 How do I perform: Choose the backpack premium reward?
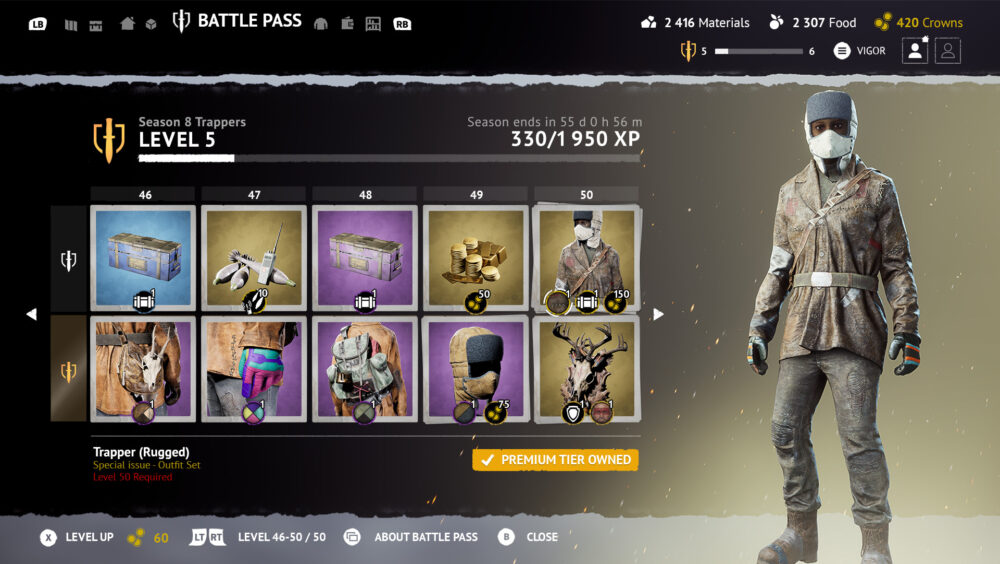point(364,368)
